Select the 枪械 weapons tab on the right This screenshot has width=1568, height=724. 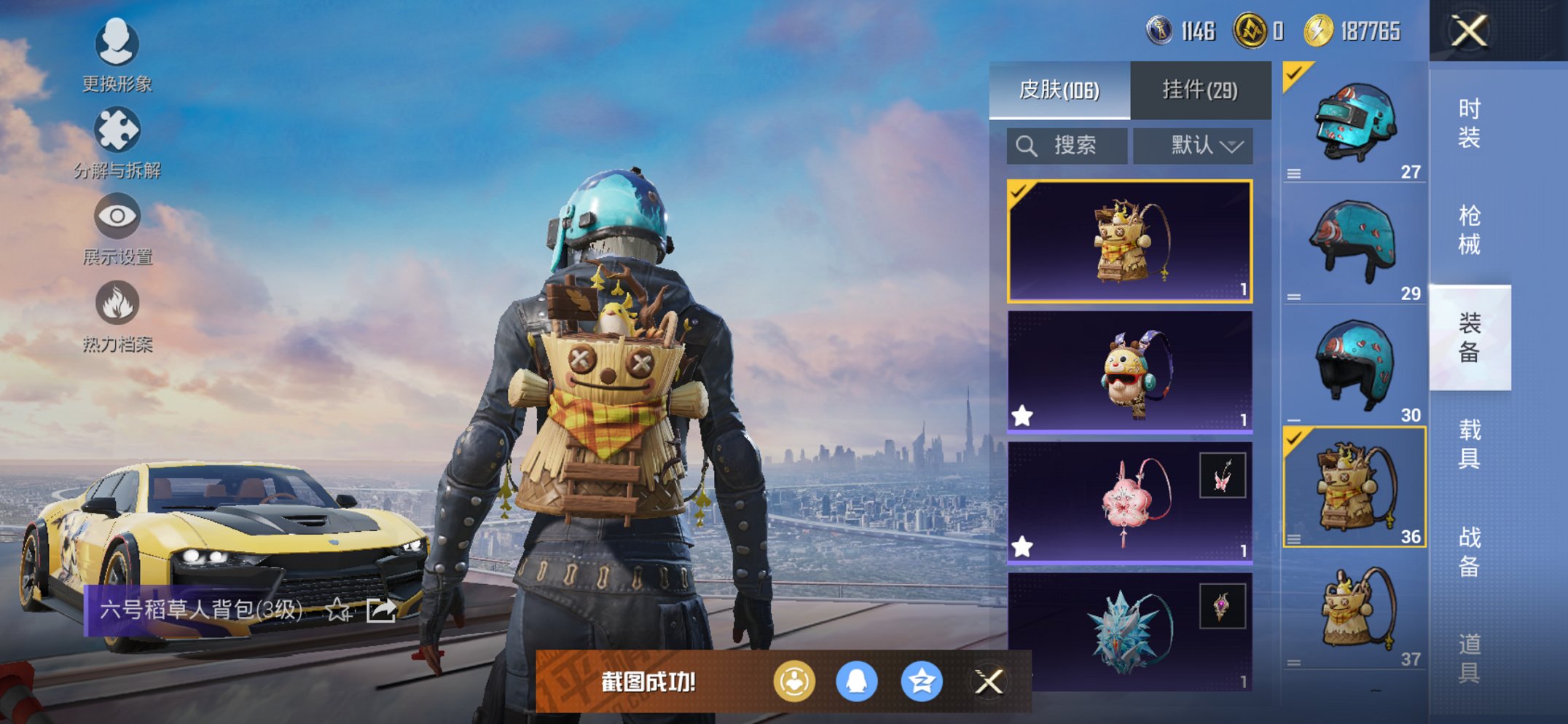pyautogui.click(x=1469, y=227)
